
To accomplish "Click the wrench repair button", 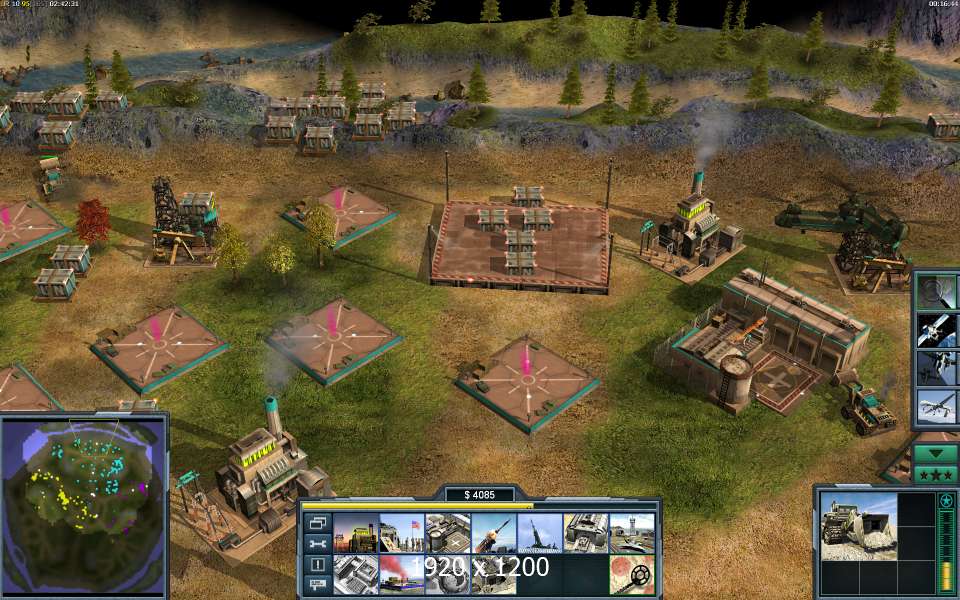I will point(317,544).
